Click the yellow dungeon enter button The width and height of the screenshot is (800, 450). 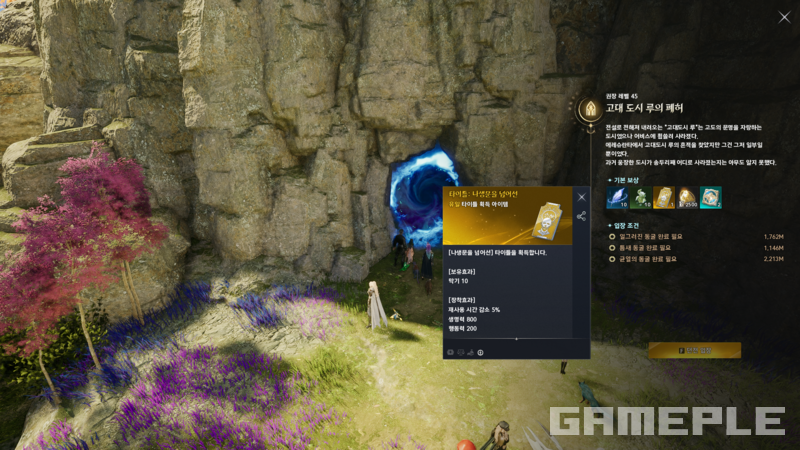point(694,350)
